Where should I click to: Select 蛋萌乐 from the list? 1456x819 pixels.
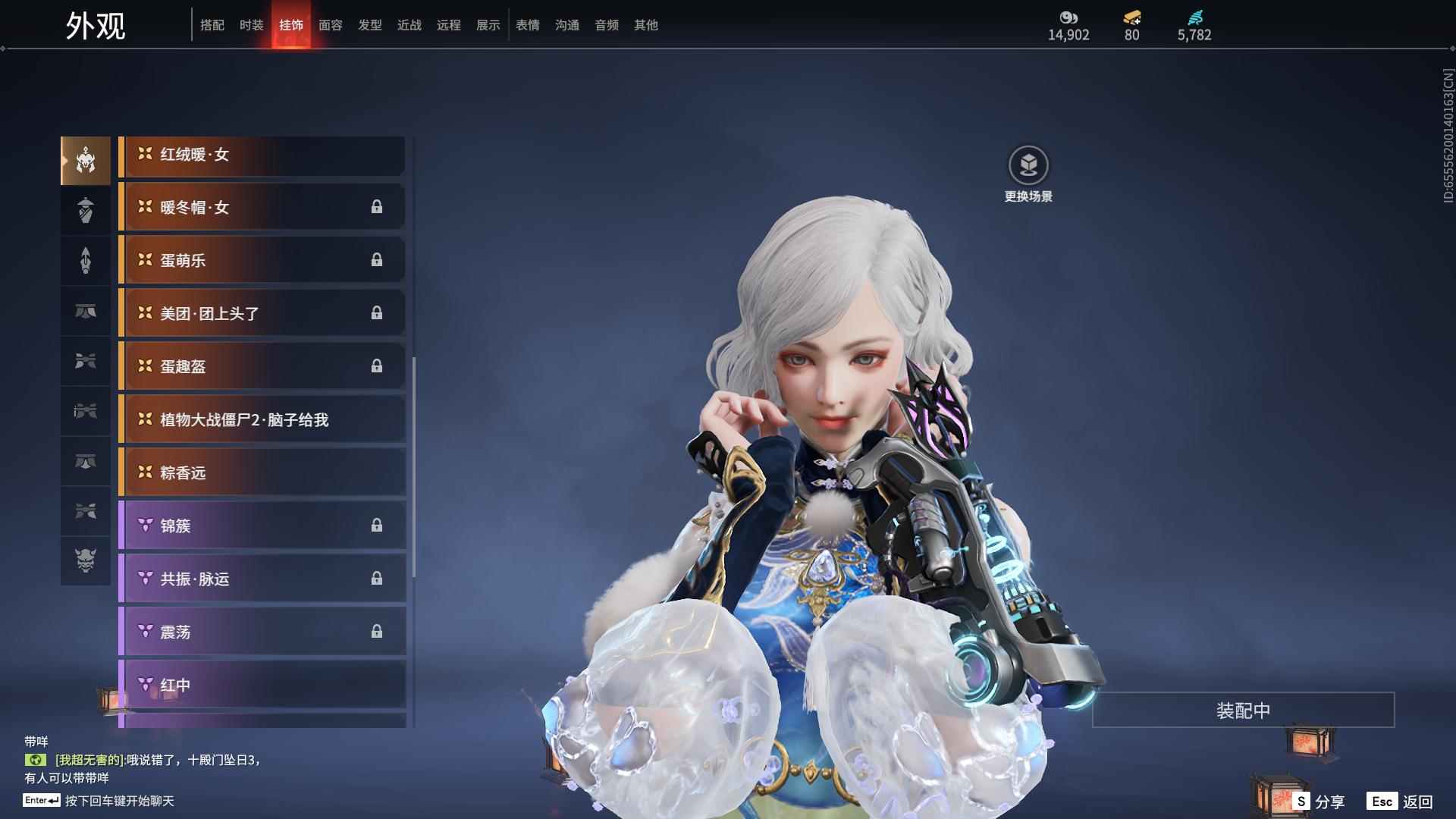[262, 261]
